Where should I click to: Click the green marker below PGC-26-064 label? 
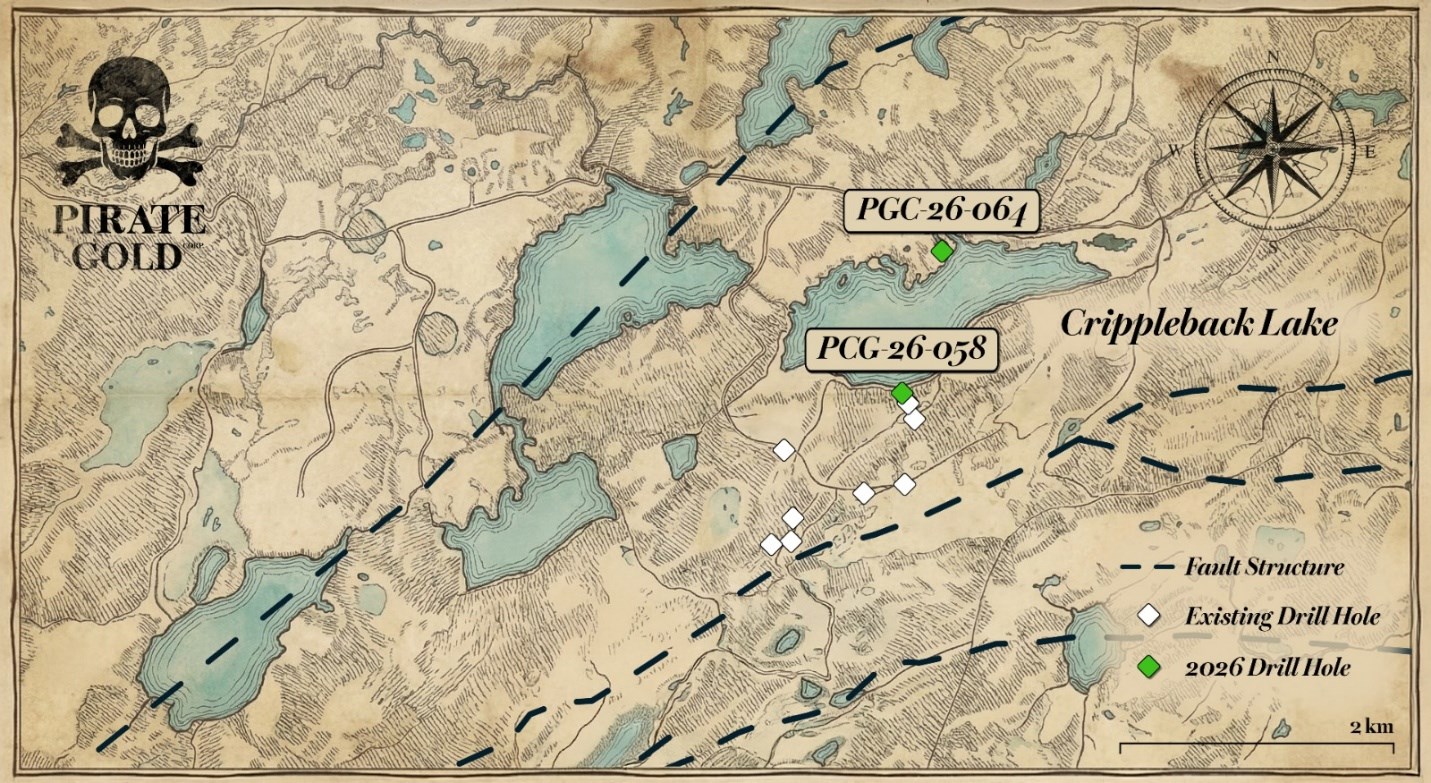pos(940,251)
